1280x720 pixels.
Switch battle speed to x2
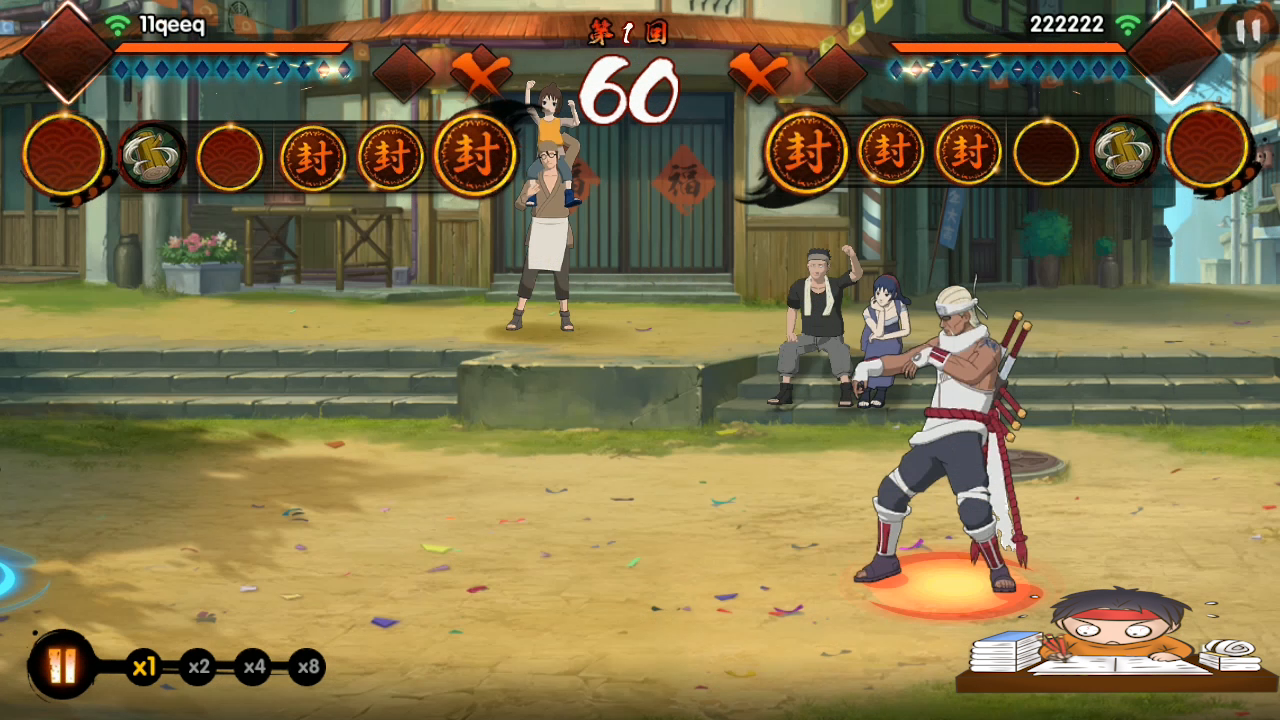point(199,667)
